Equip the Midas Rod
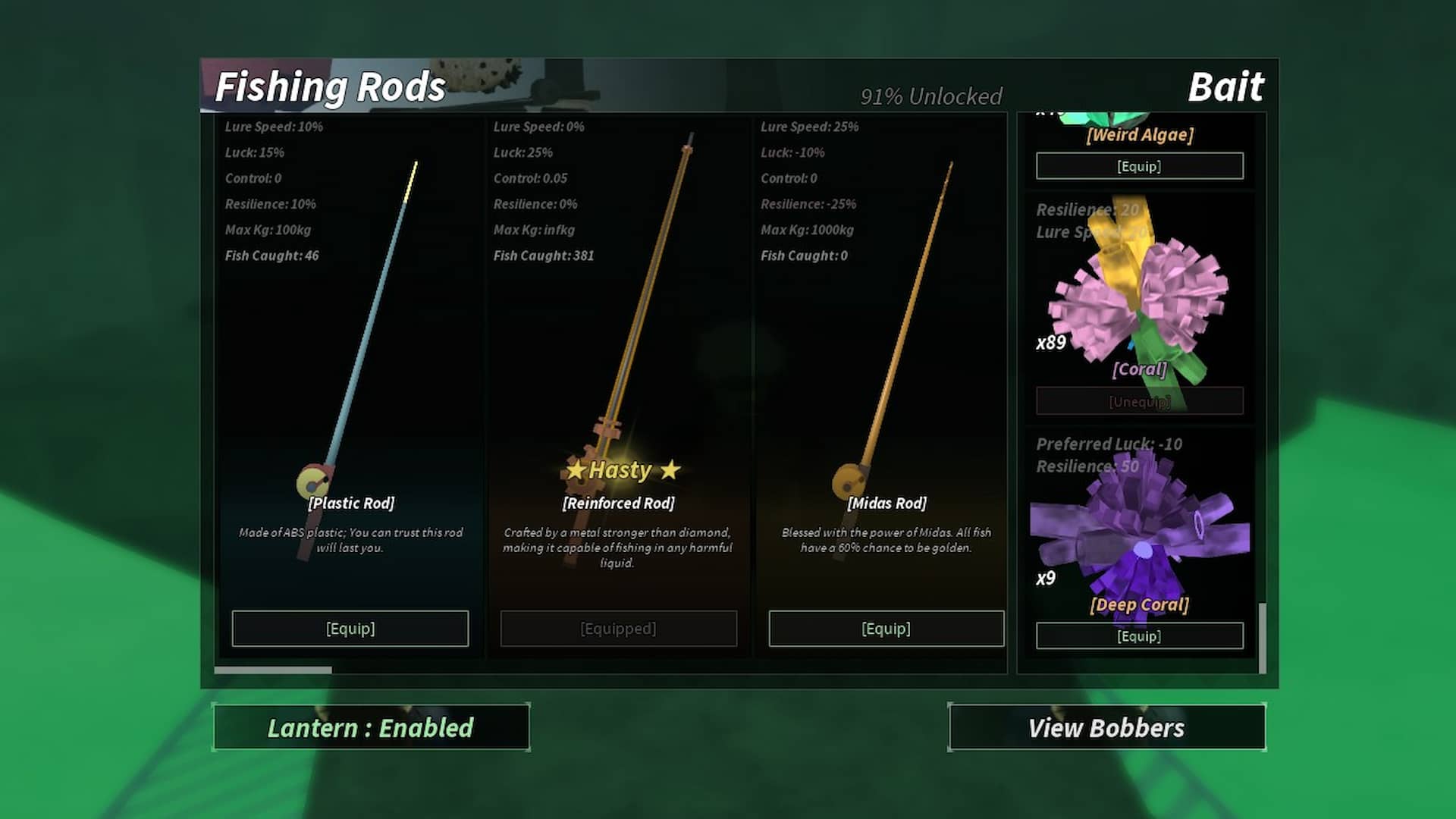Screen dimensions: 1456x819 pyautogui.click(x=886, y=628)
